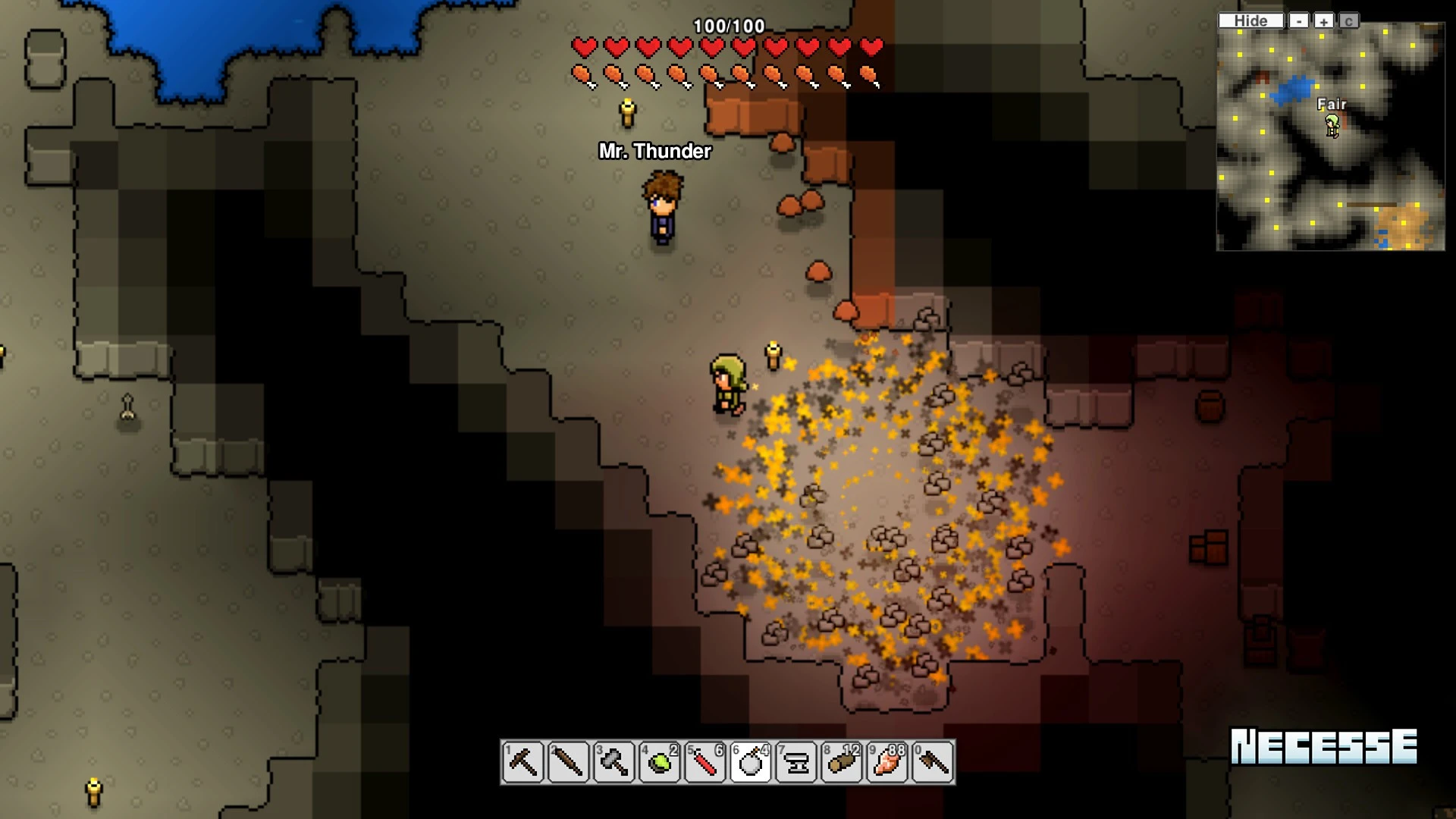Equip the axe in hotbar slot 0
The image size is (1456, 819).
click(932, 762)
